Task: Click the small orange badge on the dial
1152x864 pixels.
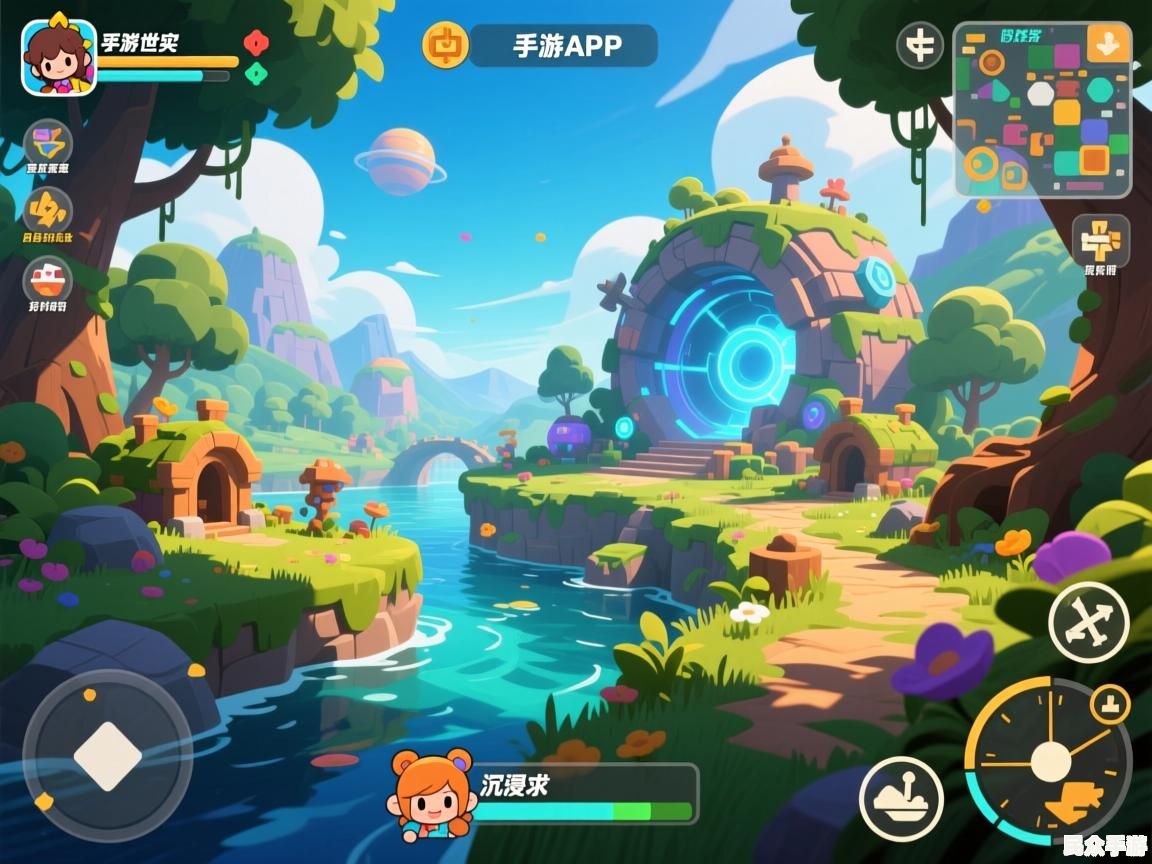Action: (x=1109, y=705)
